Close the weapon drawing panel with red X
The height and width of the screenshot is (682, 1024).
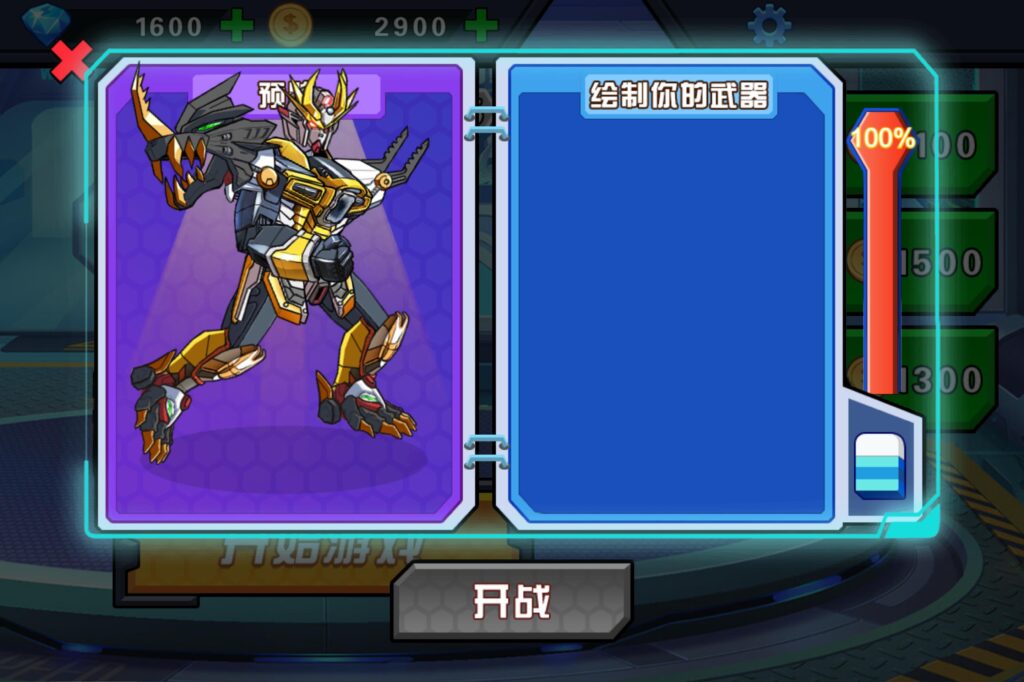tap(71, 61)
